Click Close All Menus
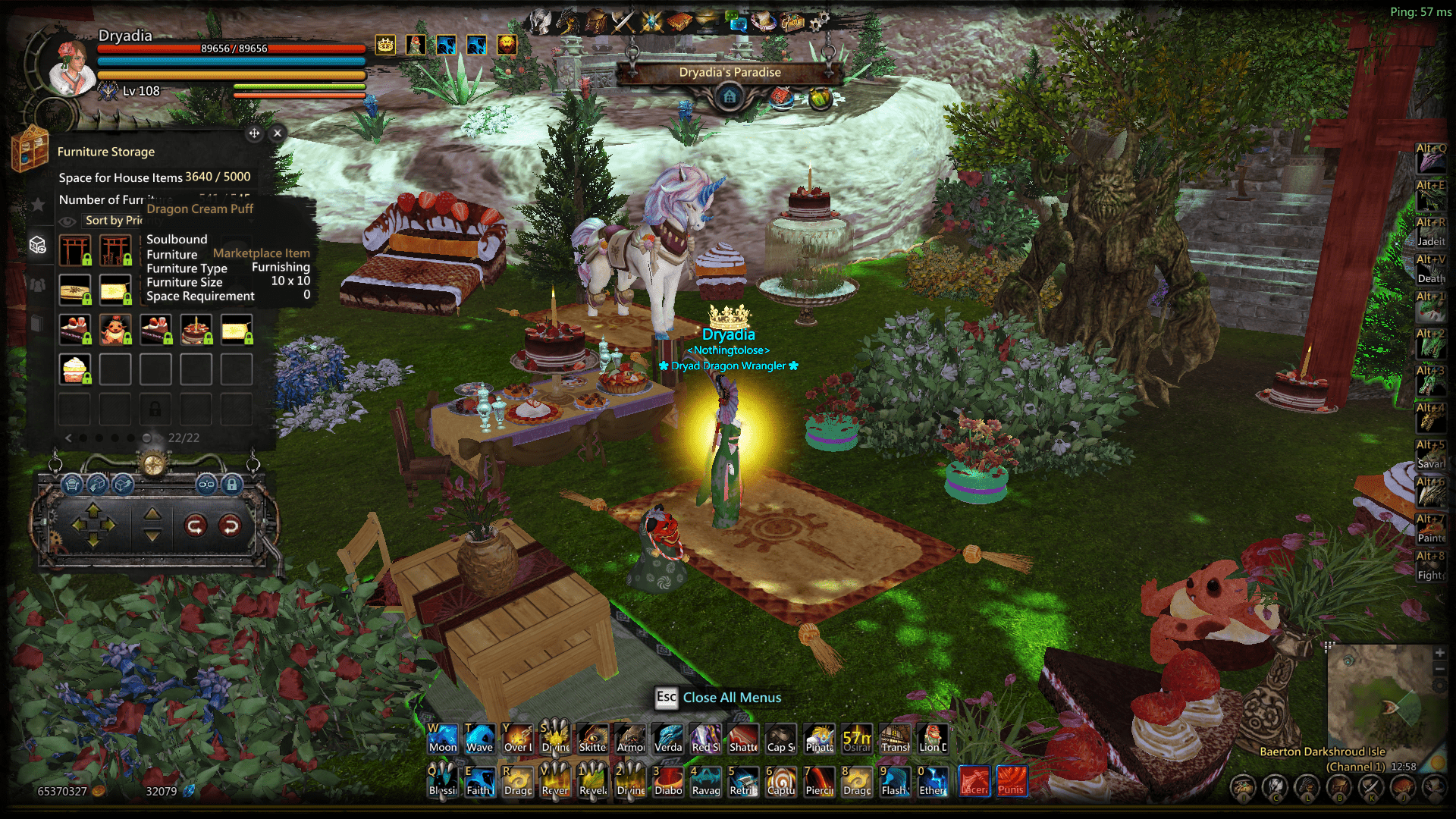Viewport: 1456px width, 819px height. pos(731,698)
